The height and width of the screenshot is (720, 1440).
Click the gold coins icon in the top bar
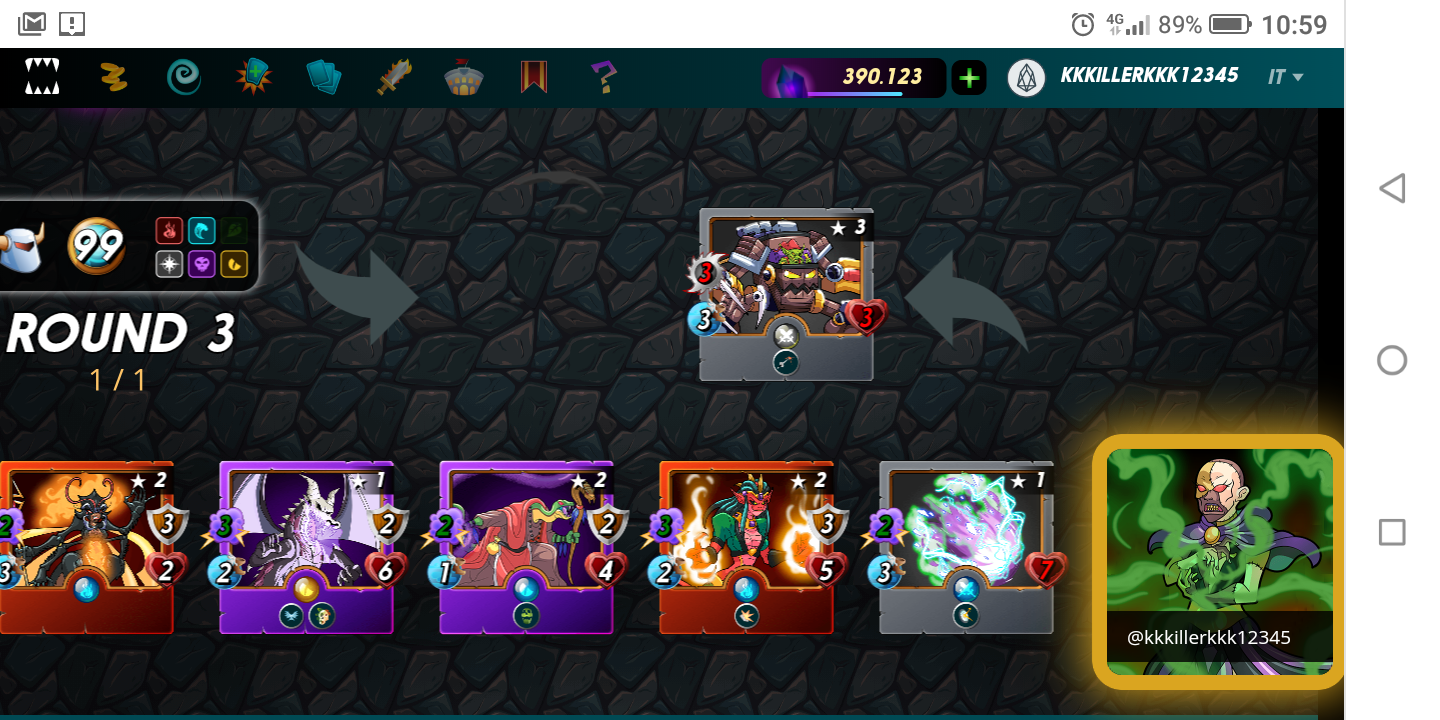click(x=113, y=77)
